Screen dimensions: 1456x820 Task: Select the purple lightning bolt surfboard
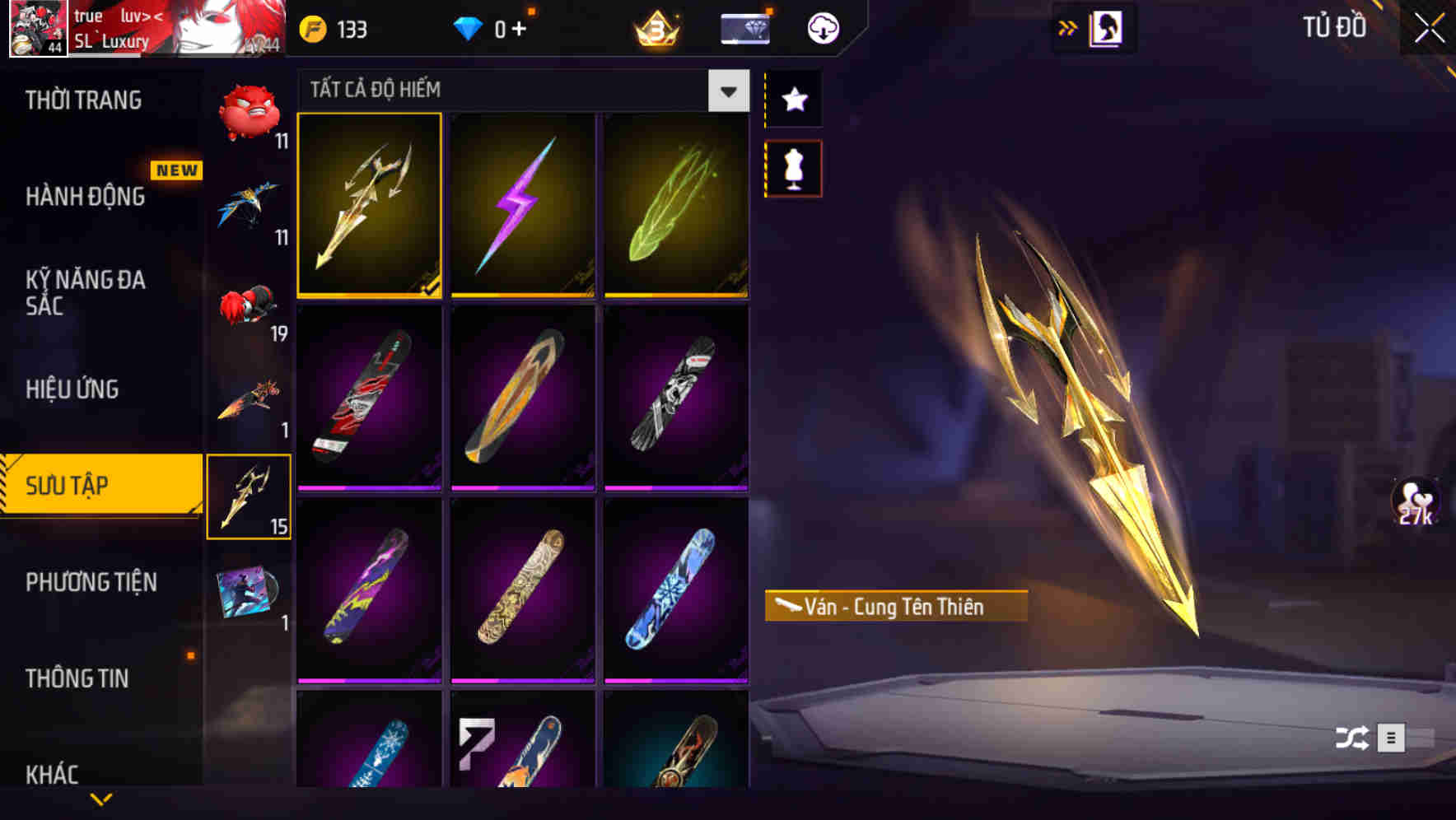click(x=524, y=206)
